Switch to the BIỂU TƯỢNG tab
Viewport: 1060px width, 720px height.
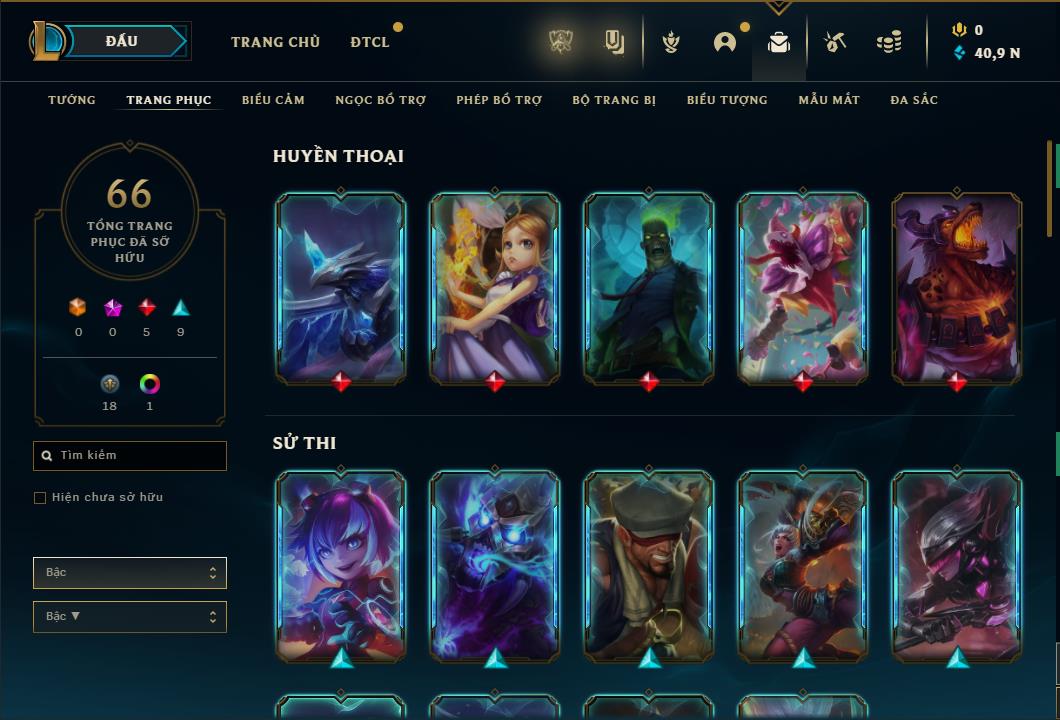[727, 100]
